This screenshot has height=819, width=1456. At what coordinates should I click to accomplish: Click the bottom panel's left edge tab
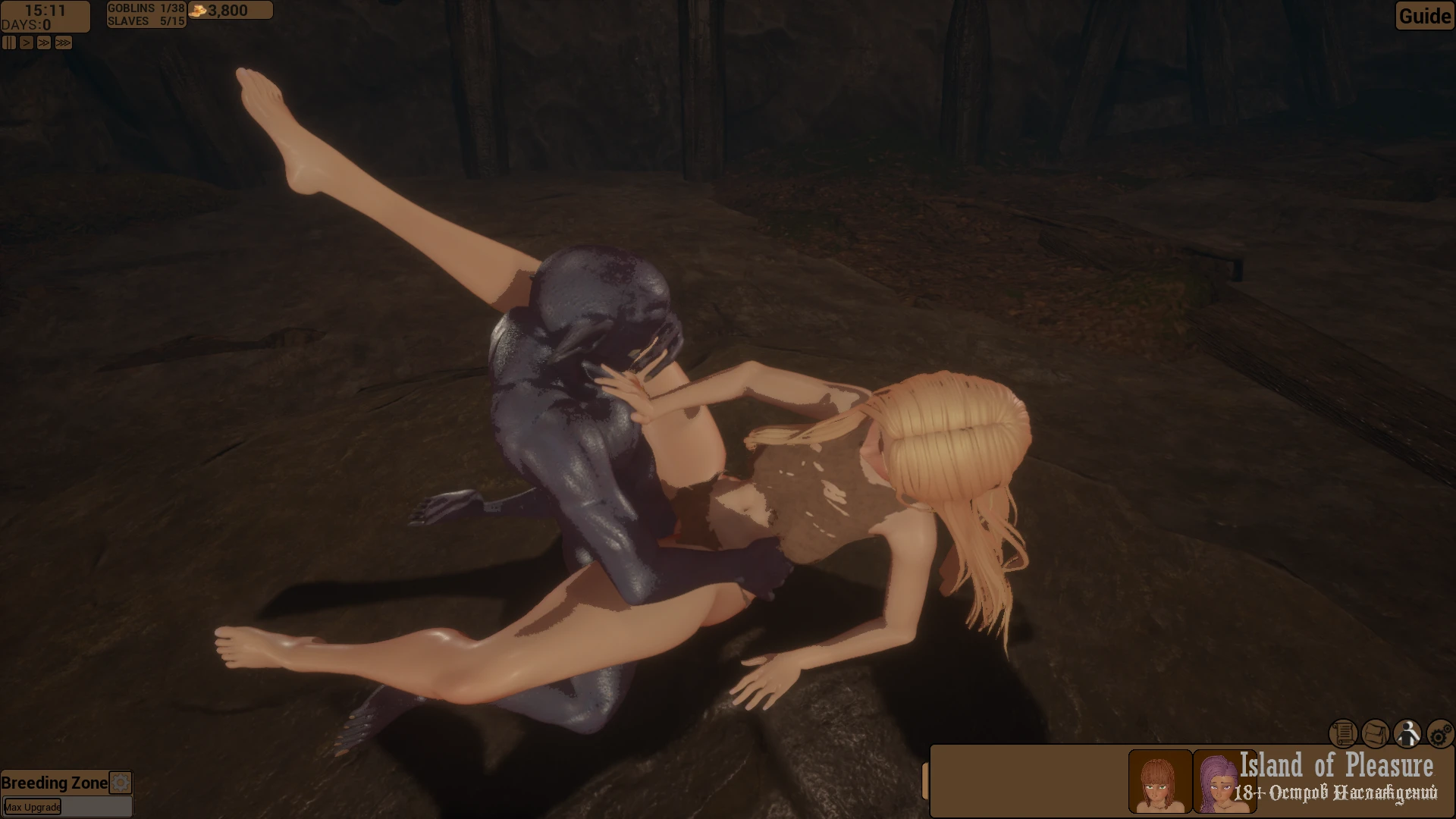[x=925, y=781]
